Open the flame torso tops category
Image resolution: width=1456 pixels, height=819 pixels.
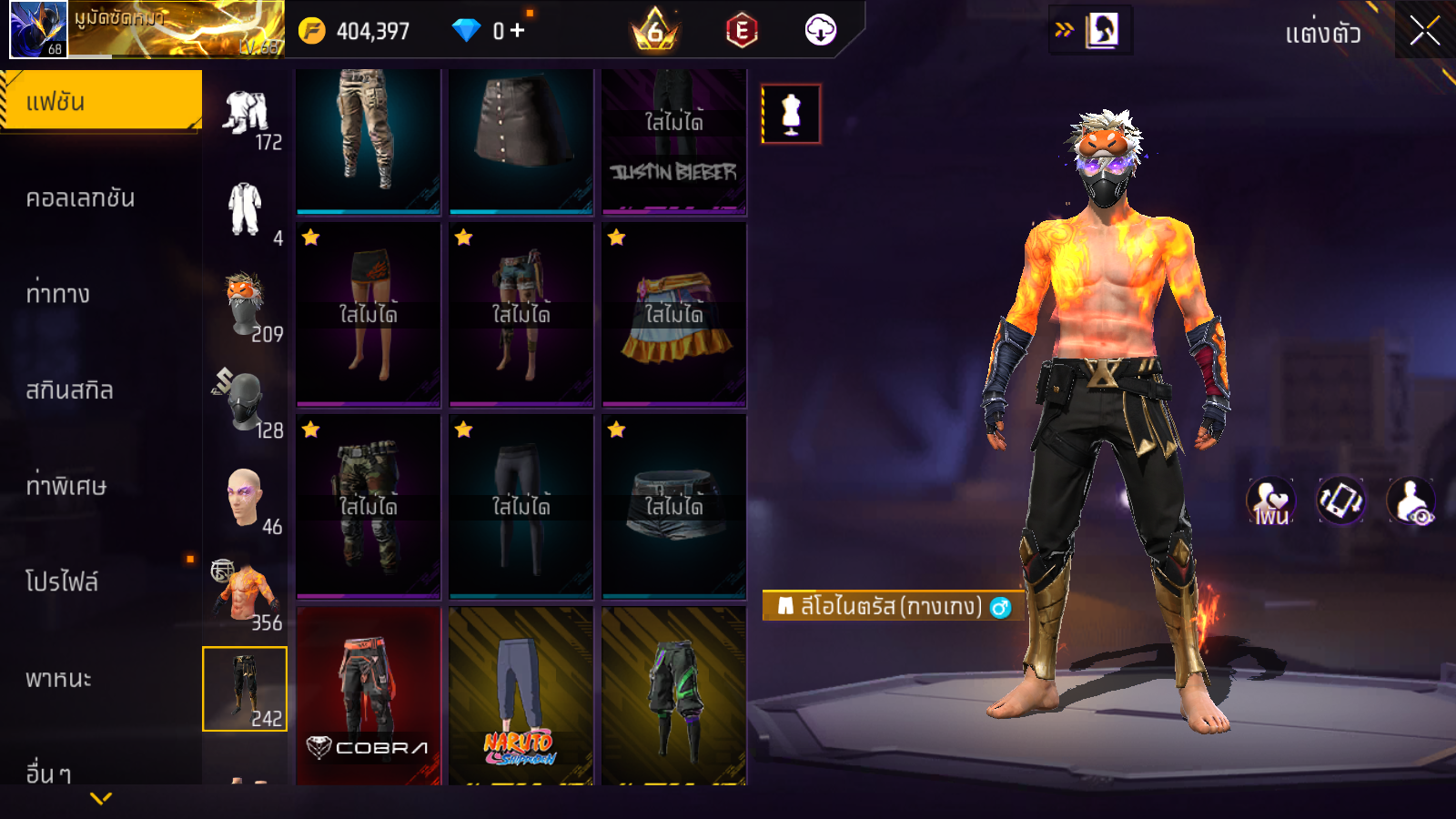pyautogui.click(x=245, y=593)
